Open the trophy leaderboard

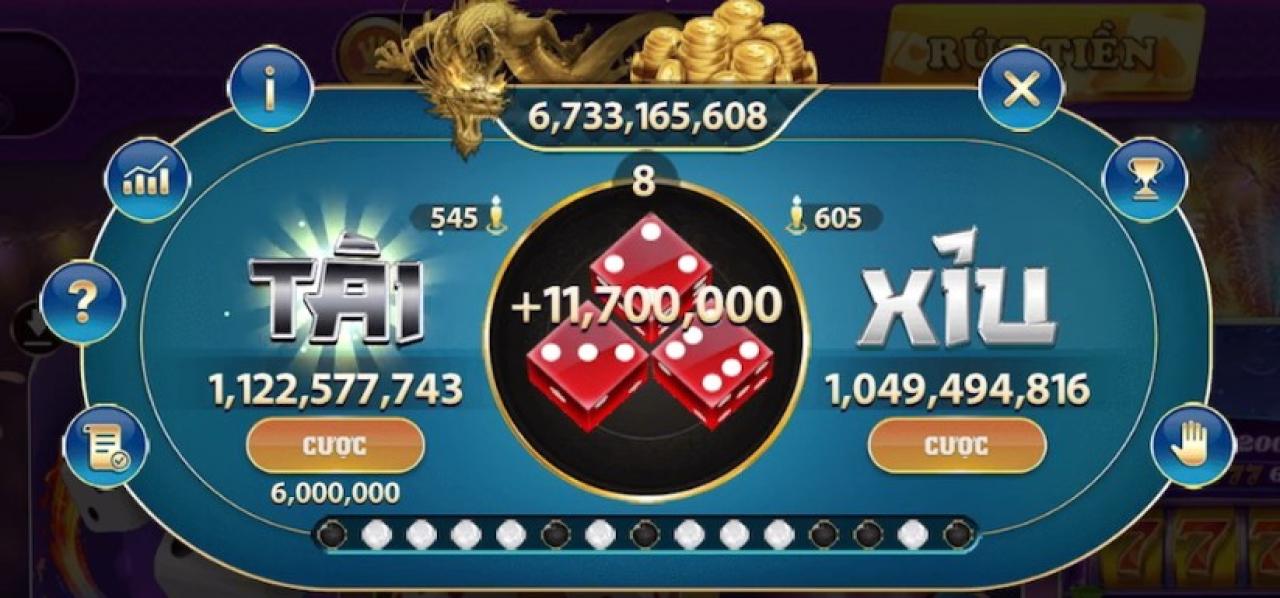pos(1144,180)
